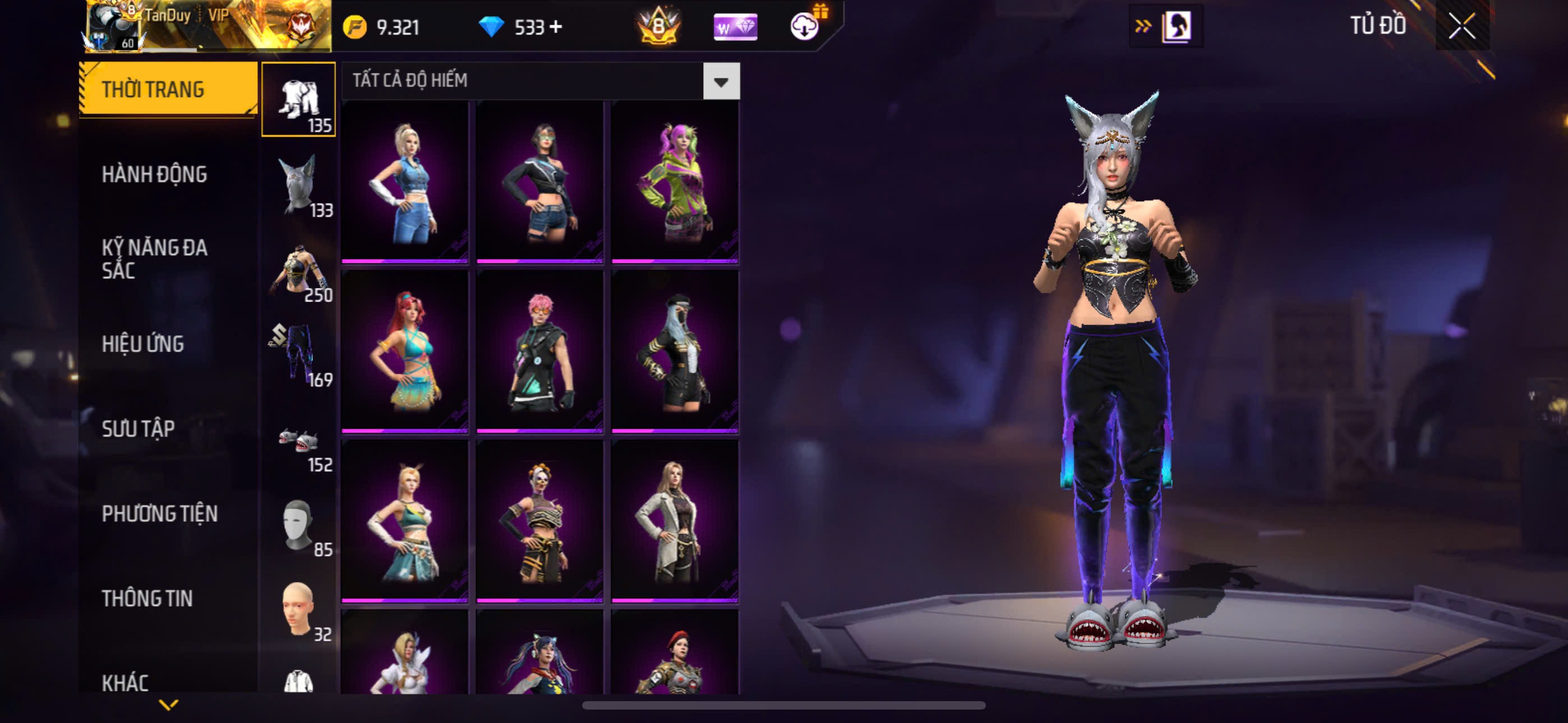This screenshot has height=723, width=1568.
Task: Select the tops subcategory with 250 items
Action: click(298, 270)
